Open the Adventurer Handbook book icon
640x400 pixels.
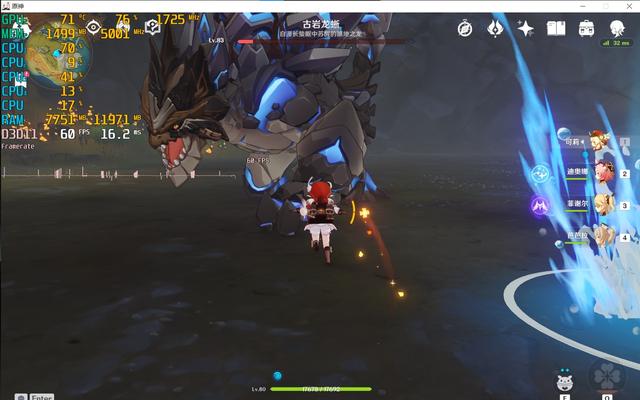coord(556,29)
